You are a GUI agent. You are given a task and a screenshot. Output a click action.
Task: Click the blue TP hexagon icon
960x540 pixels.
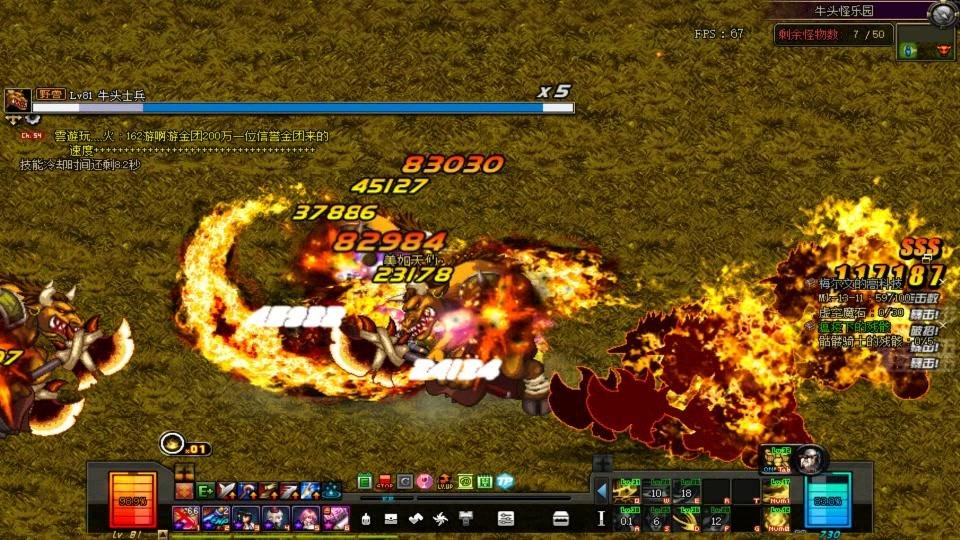pyautogui.click(x=505, y=482)
